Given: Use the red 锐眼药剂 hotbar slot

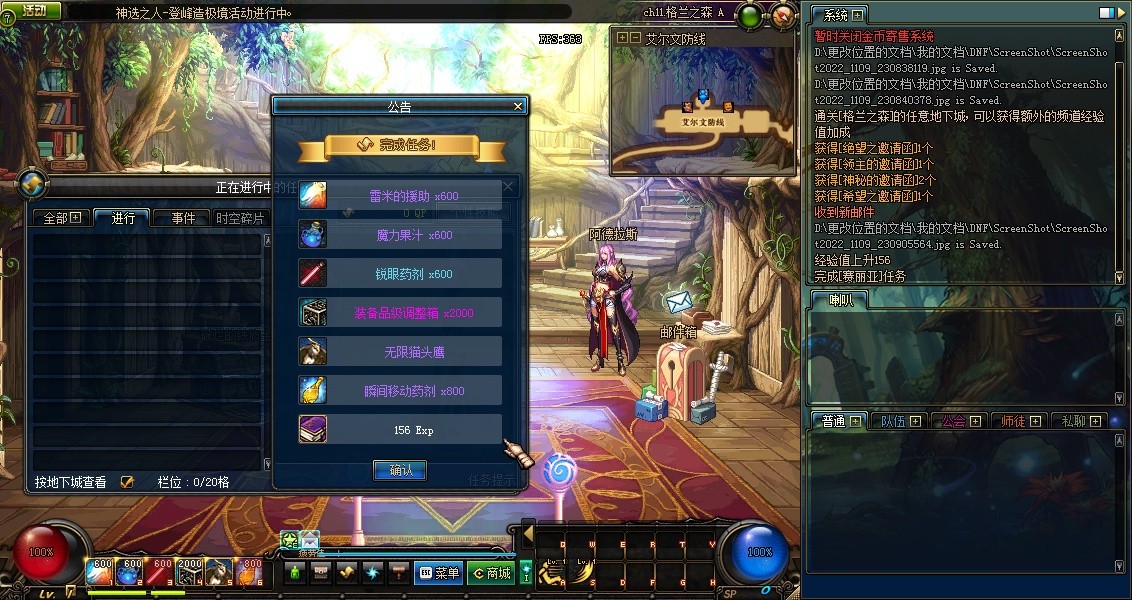Looking at the screenshot, I should tap(160, 571).
